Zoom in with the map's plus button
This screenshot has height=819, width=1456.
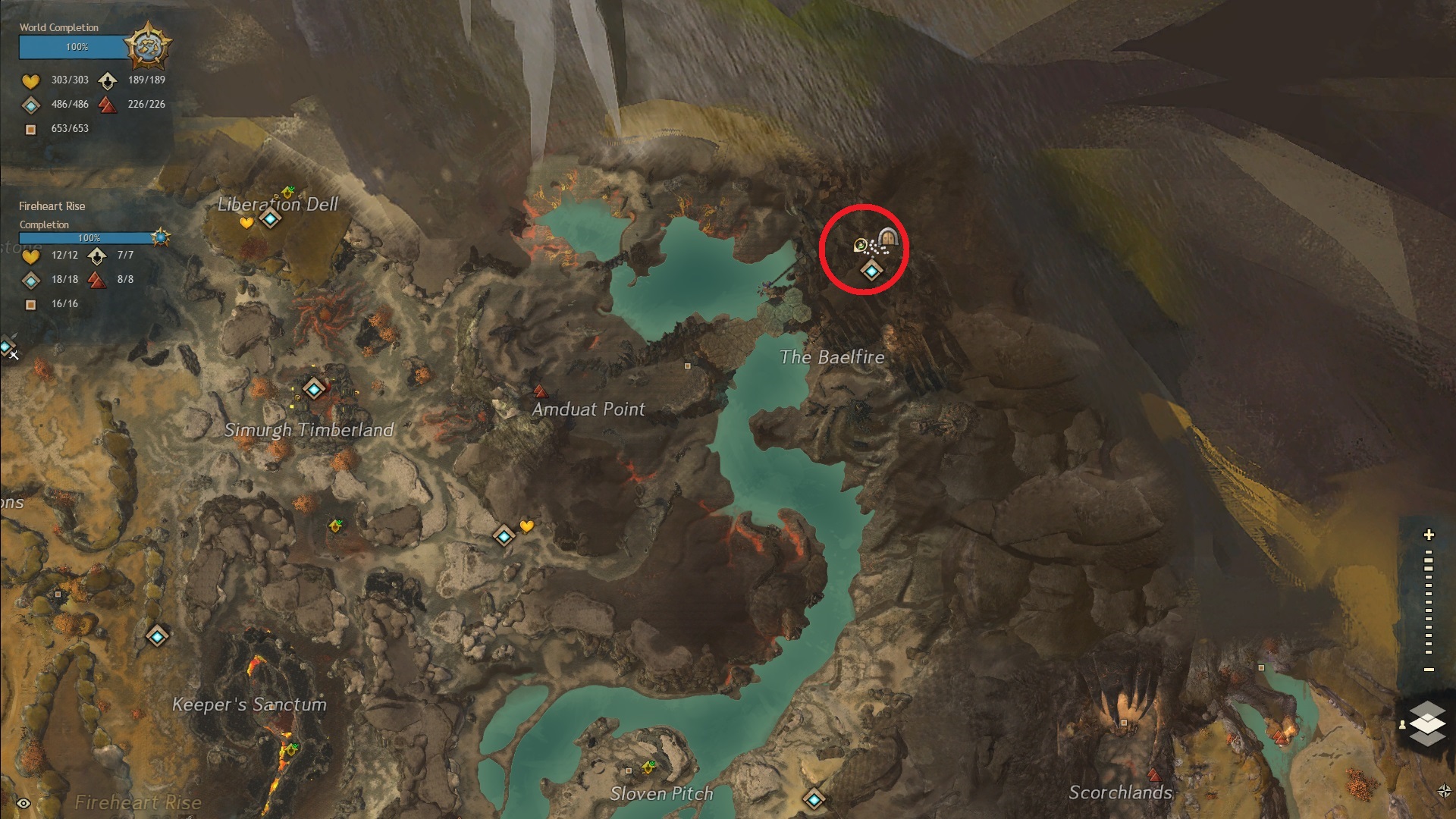1429,535
